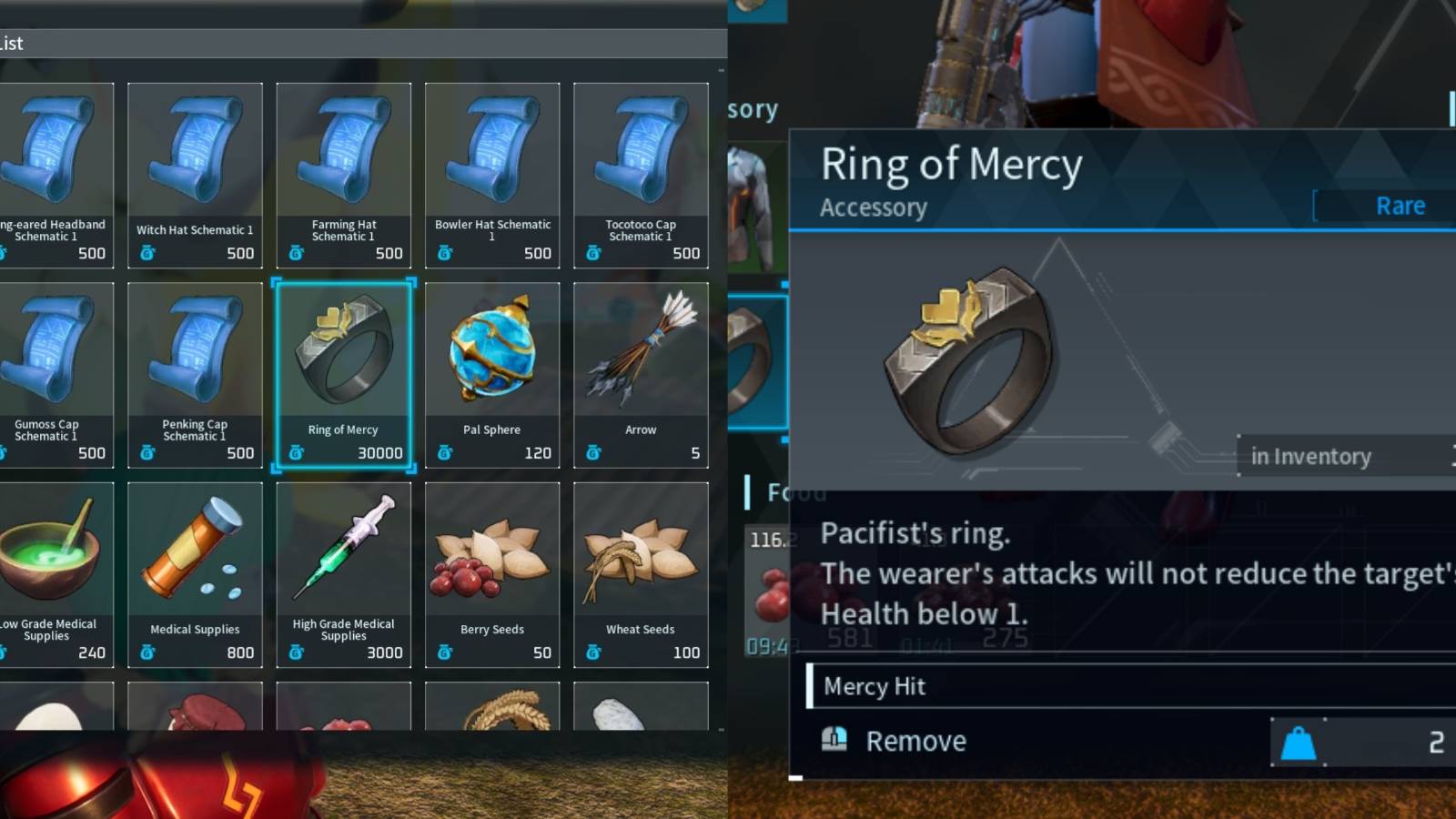
Task: Select the Tocotoco Cap Schematic 1
Action: tap(641, 175)
